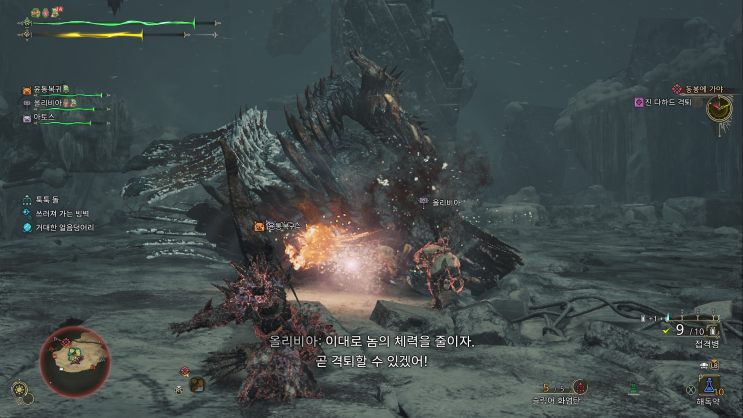Screen dimensions: 743x418
Task: Choose the 거대한 얼음덩어리 environment entry
Action: [66, 228]
